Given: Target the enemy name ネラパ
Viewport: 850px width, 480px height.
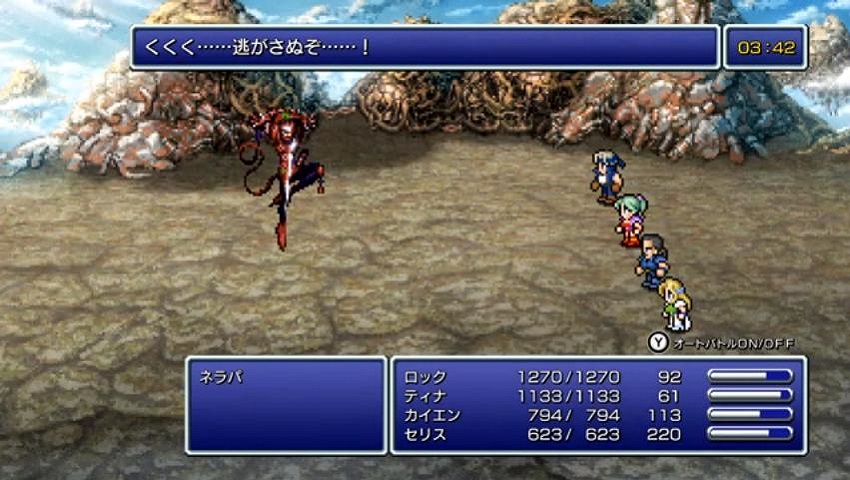Looking at the screenshot, I should coord(222,378).
